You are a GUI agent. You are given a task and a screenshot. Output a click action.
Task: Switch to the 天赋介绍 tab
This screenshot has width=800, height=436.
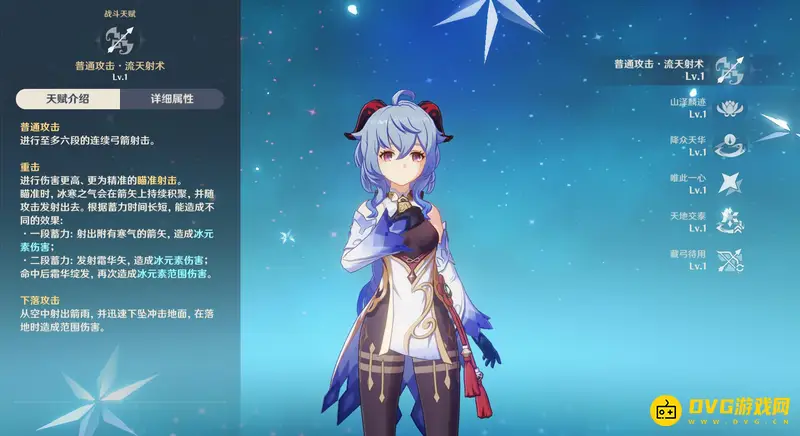tap(68, 99)
